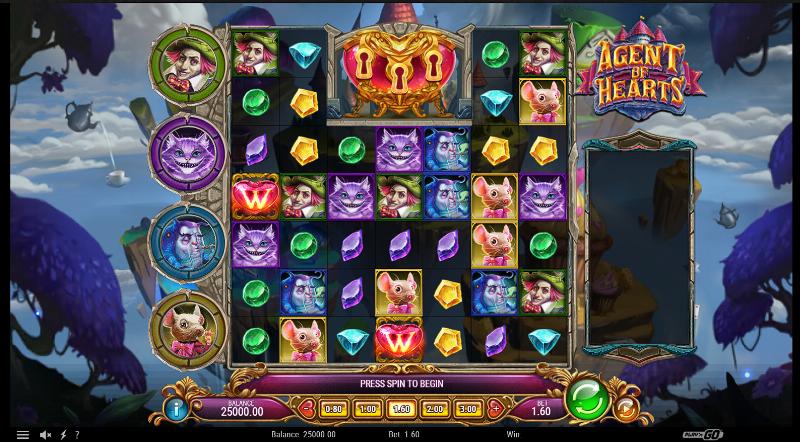Image resolution: width=800 pixels, height=442 pixels.
Task: Spin the reels with the green button
Action: pyautogui.click(x=587, y=400)
